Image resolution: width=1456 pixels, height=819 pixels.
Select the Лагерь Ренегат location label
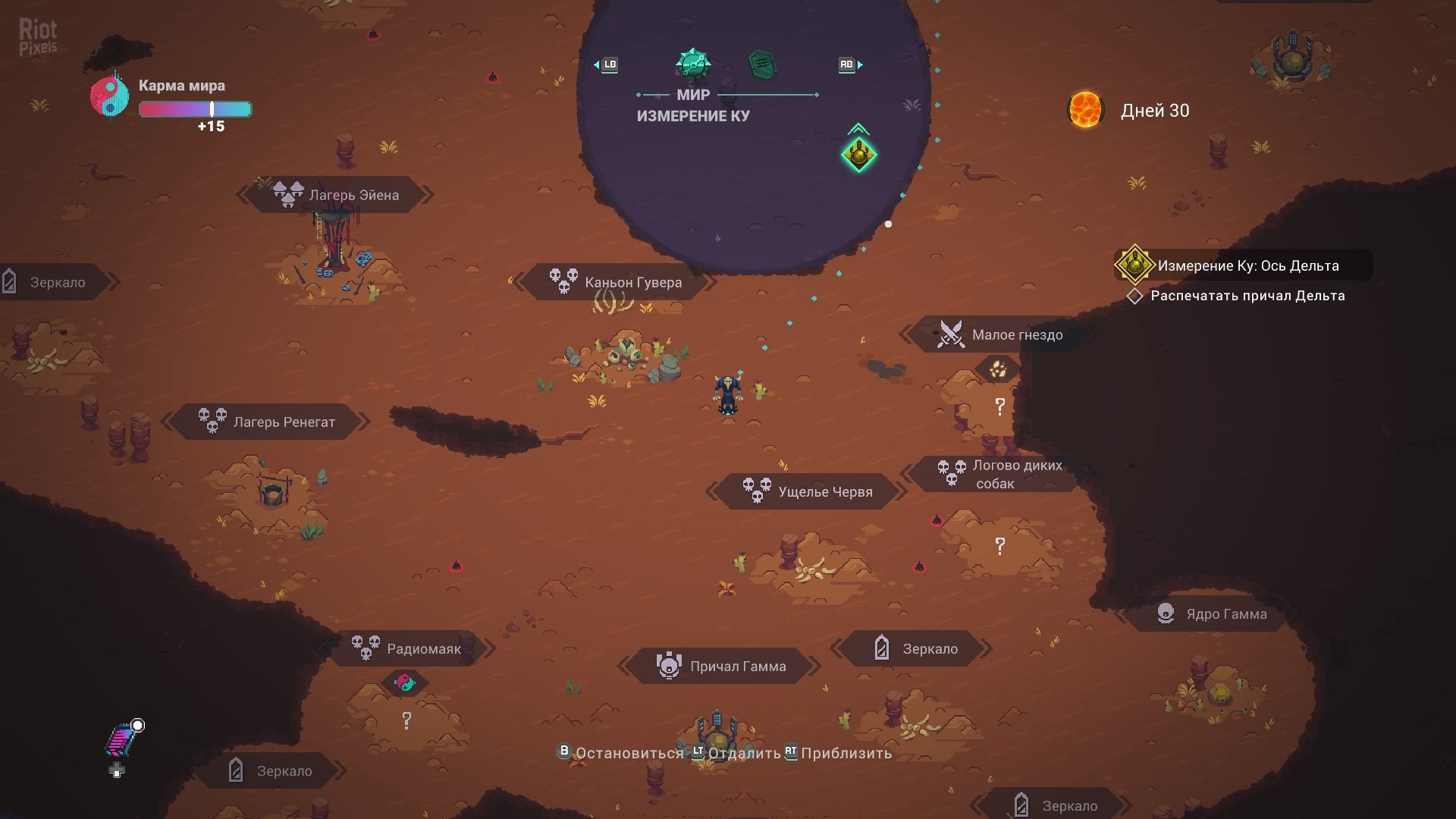pyautogui.click(x=267, y=422)
